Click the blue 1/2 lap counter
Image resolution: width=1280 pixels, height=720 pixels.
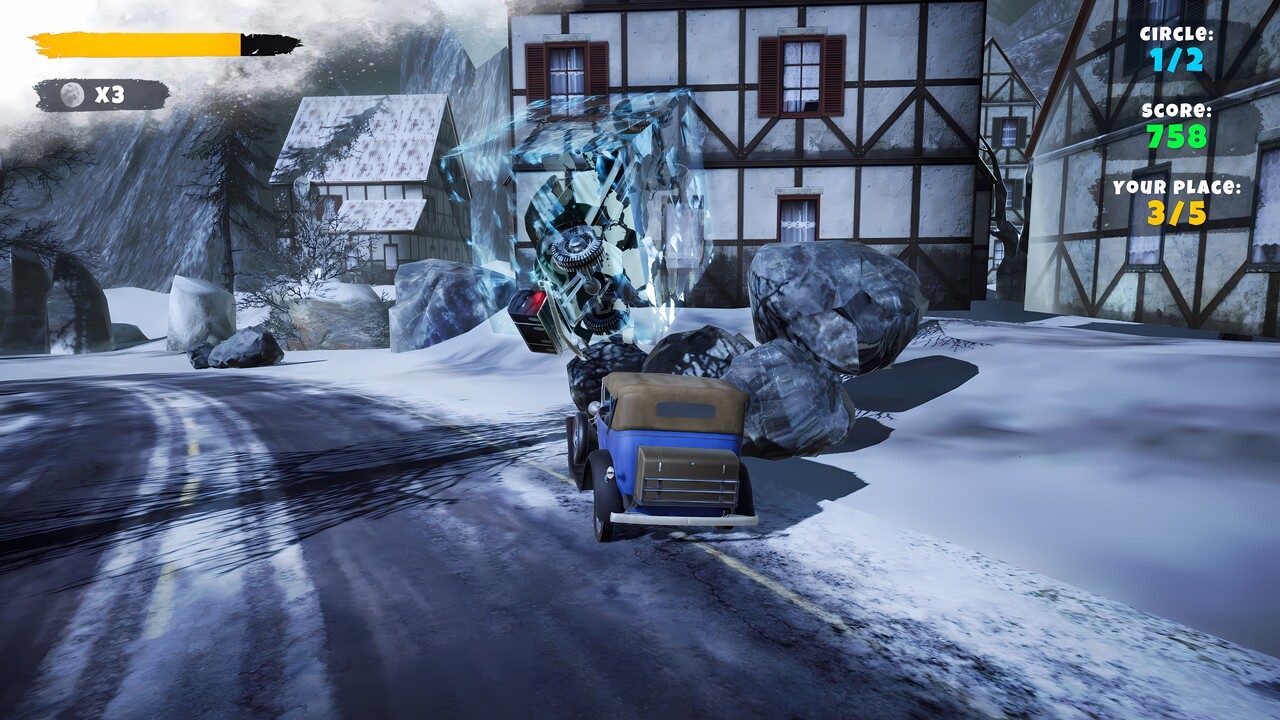(x=1175, y=58)
